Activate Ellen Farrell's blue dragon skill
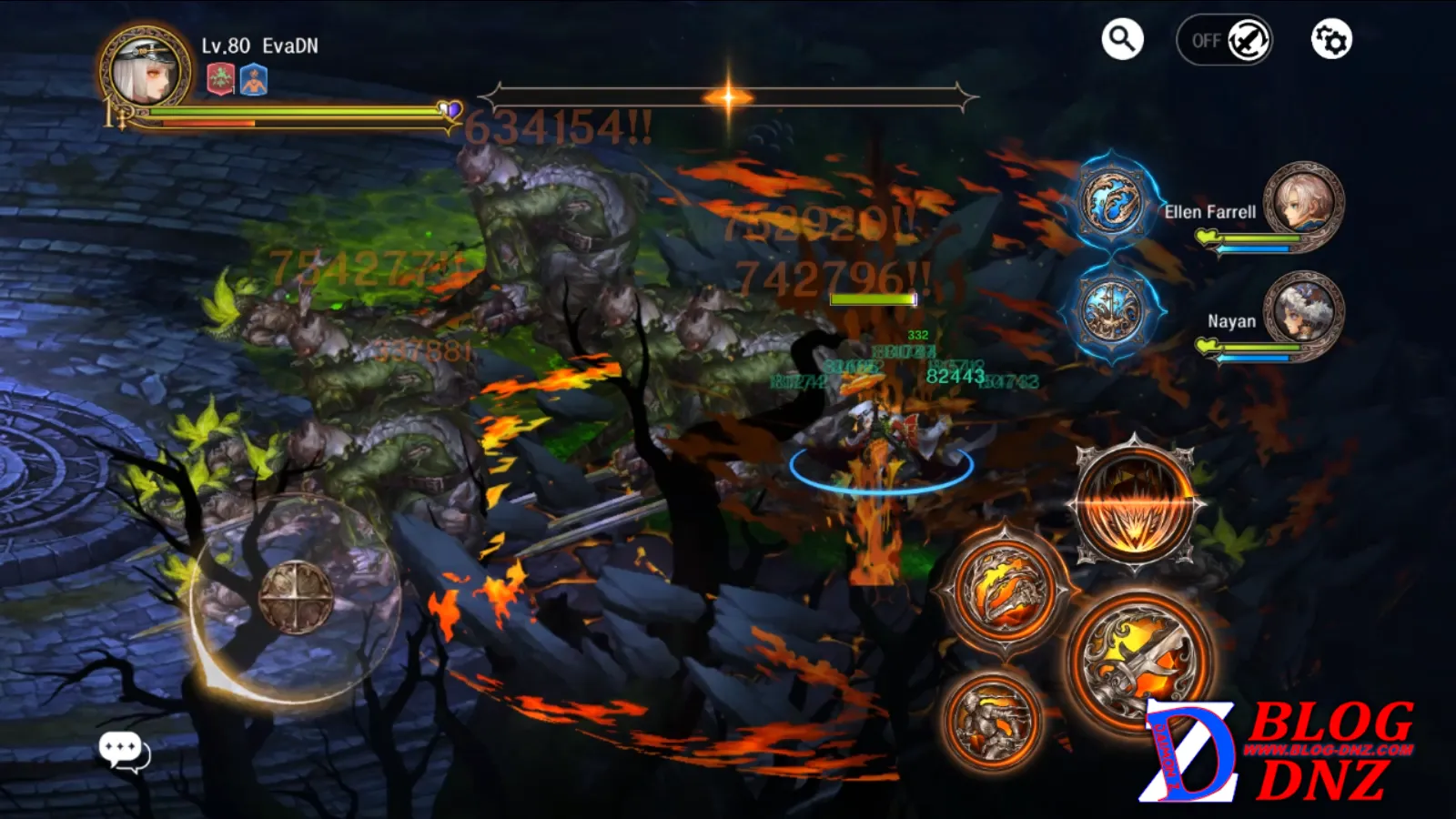 [1111, 203]
